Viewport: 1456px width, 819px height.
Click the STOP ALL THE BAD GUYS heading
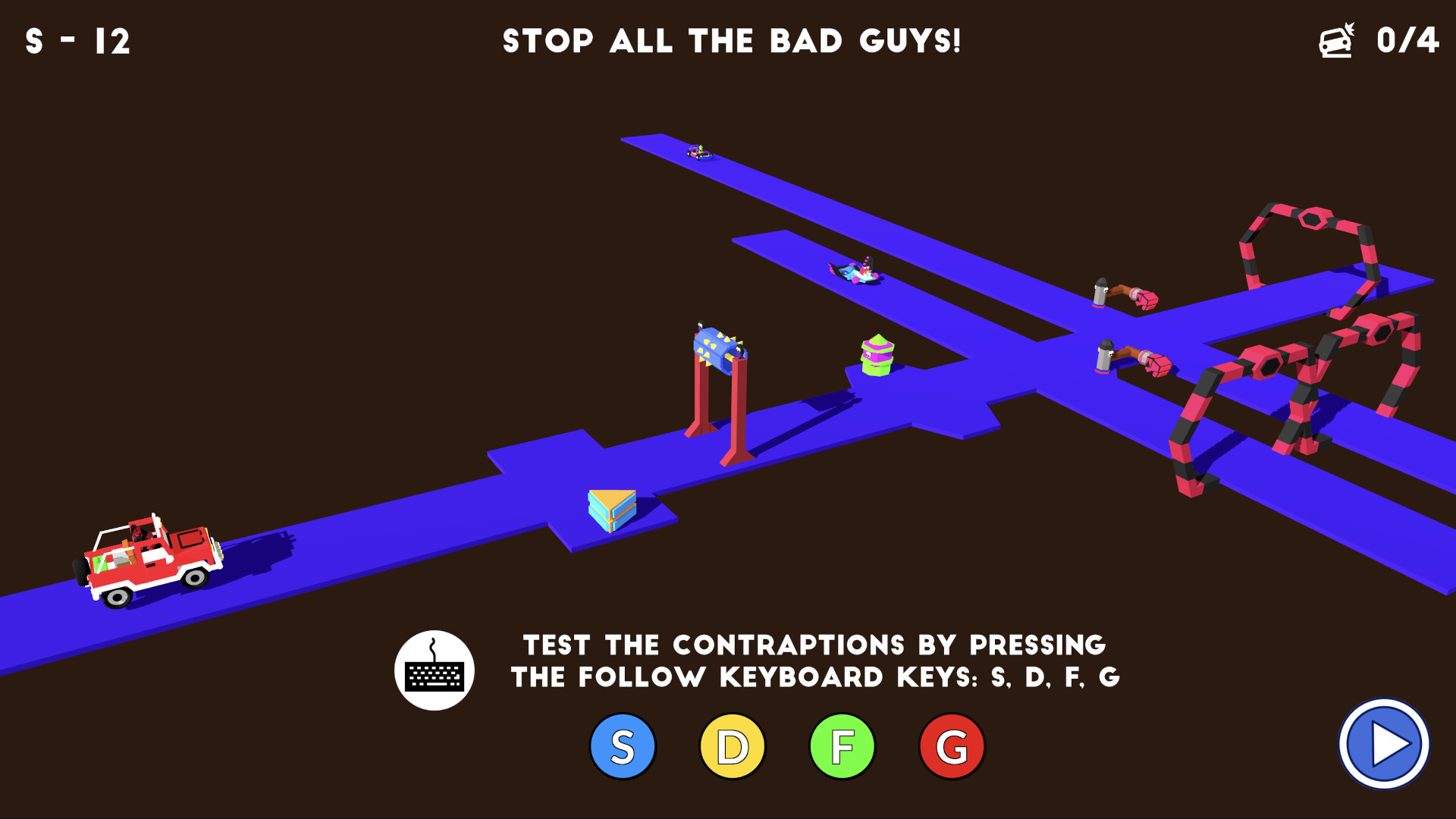tap(732, 42)
